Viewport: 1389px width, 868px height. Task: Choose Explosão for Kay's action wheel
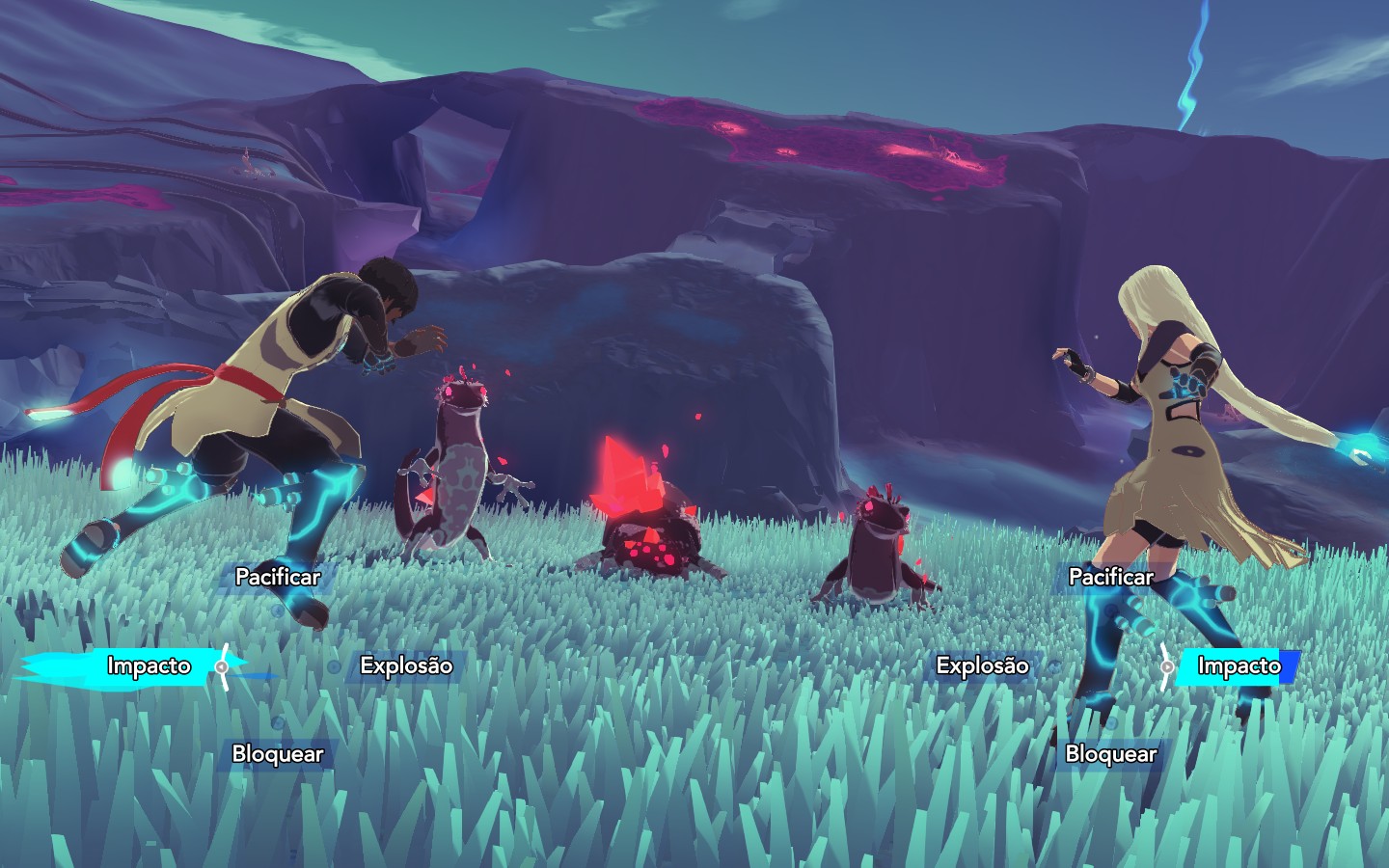[x=406, y=665]
